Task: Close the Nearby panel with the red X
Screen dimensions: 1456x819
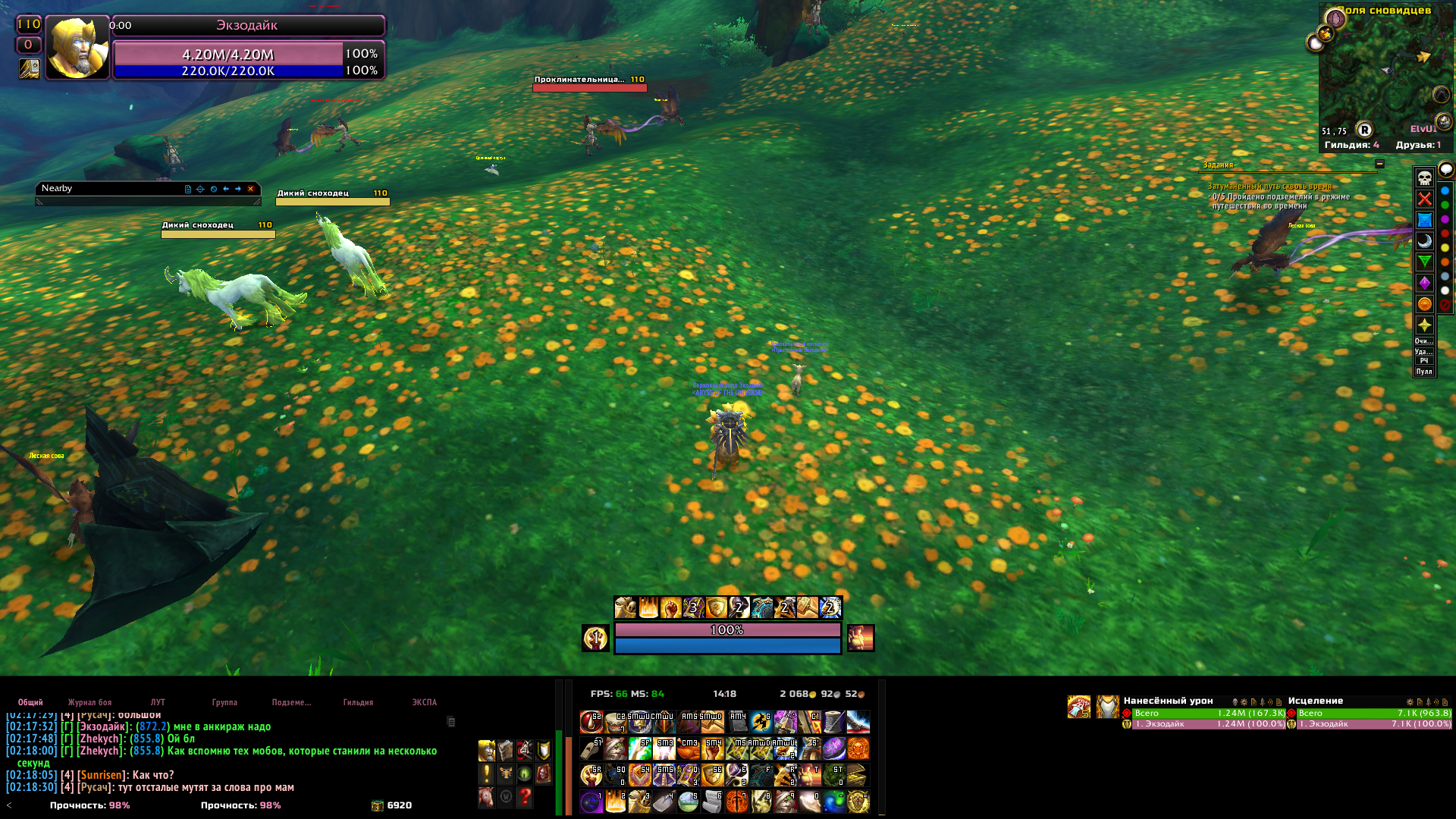Action: pos(250,189)
